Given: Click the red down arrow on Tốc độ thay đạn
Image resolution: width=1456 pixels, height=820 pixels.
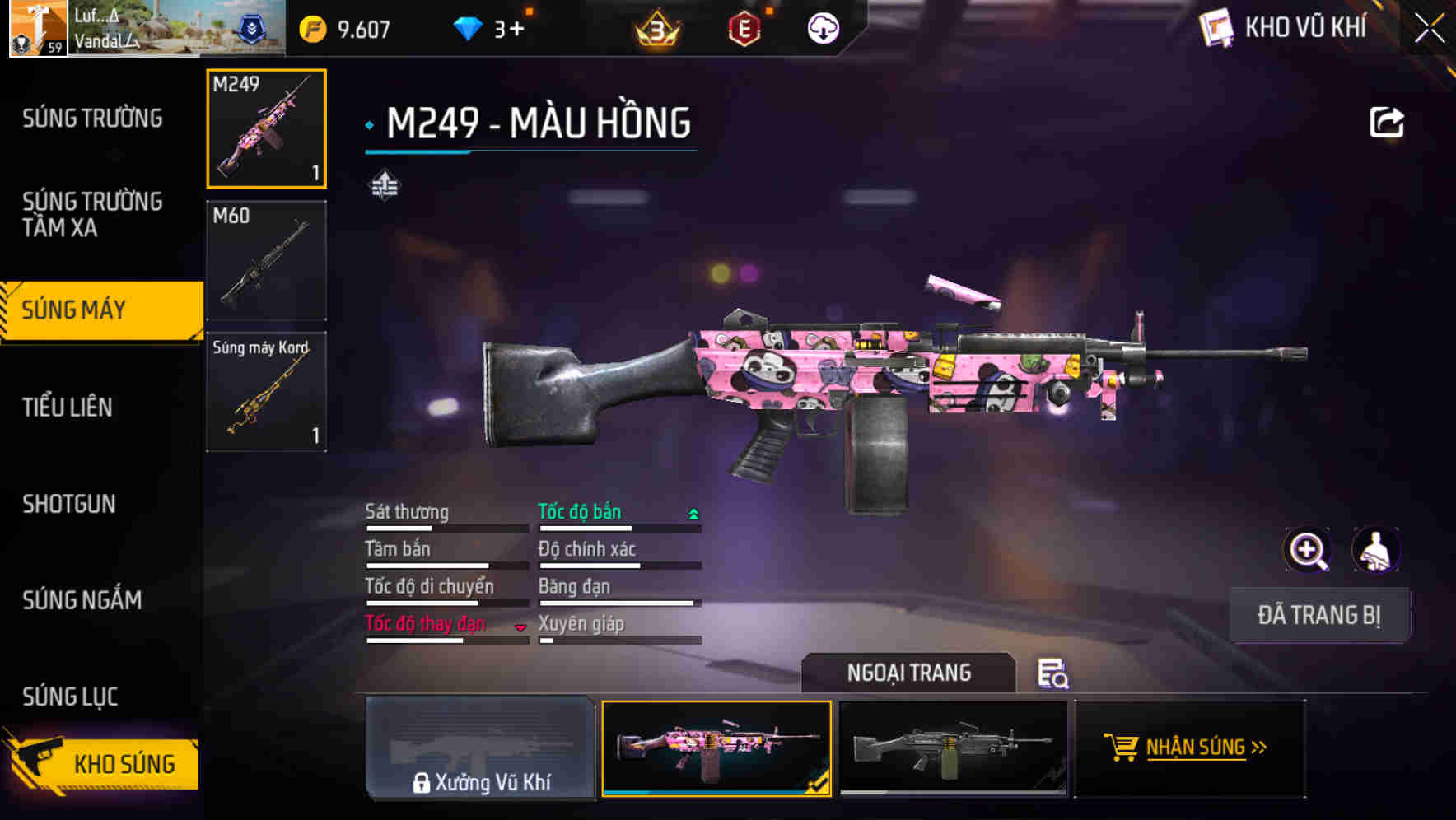Looking at the screenshot, I should pos(521,626).
